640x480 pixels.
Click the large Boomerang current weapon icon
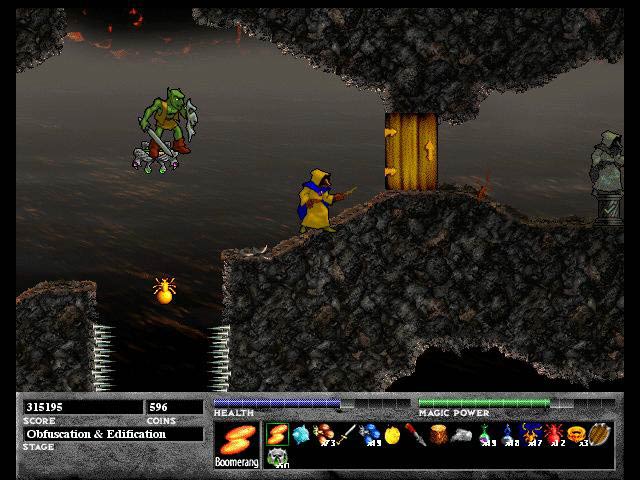point(236,441)
